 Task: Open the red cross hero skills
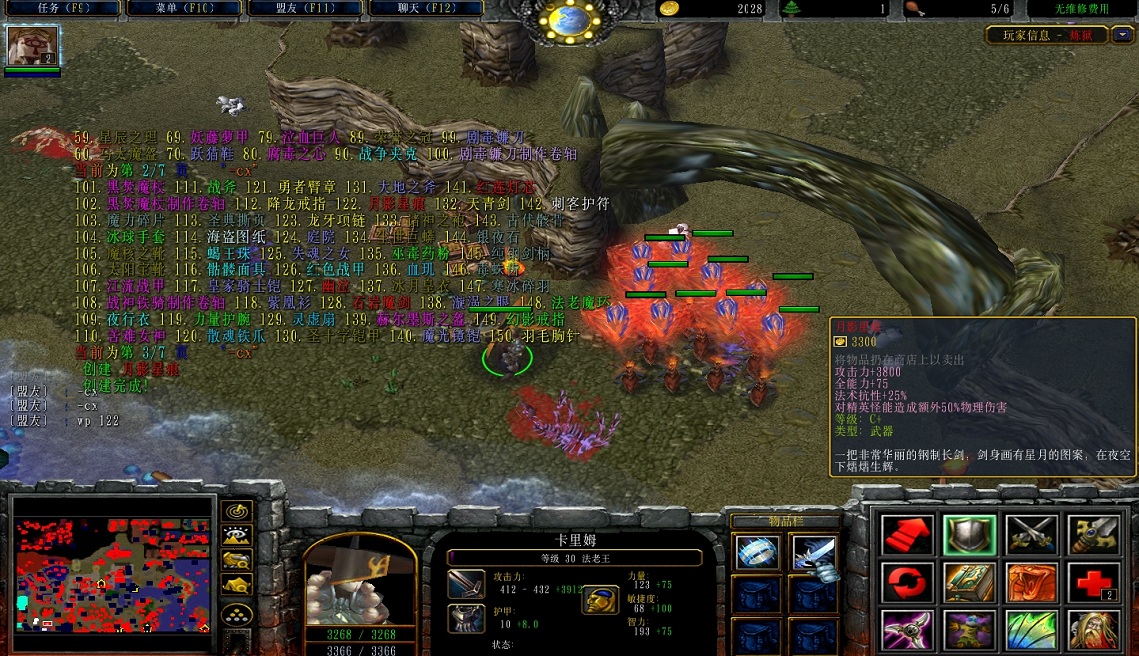click(x=1092, y=582)
